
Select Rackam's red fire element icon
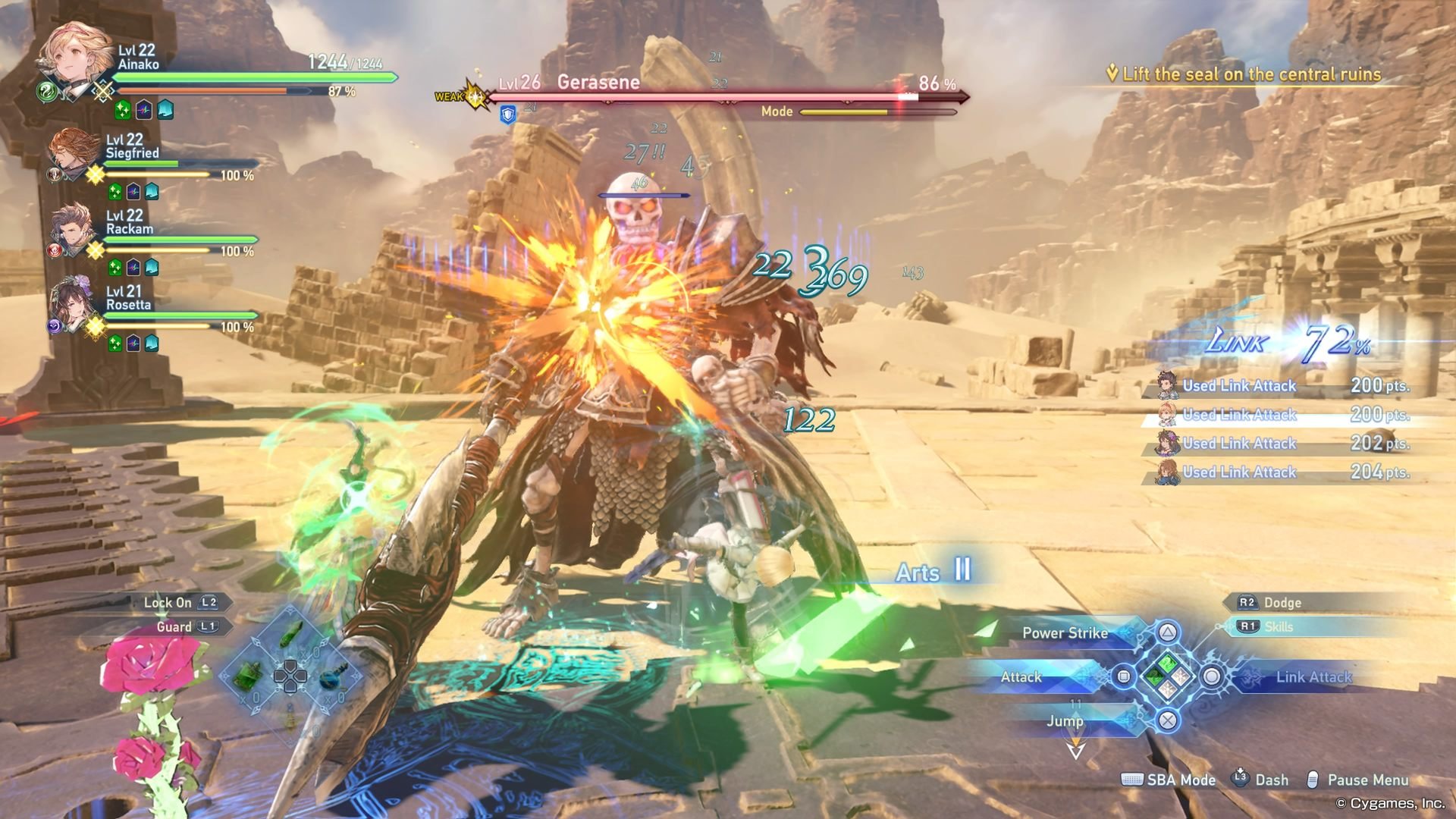(x=55, y=249)
